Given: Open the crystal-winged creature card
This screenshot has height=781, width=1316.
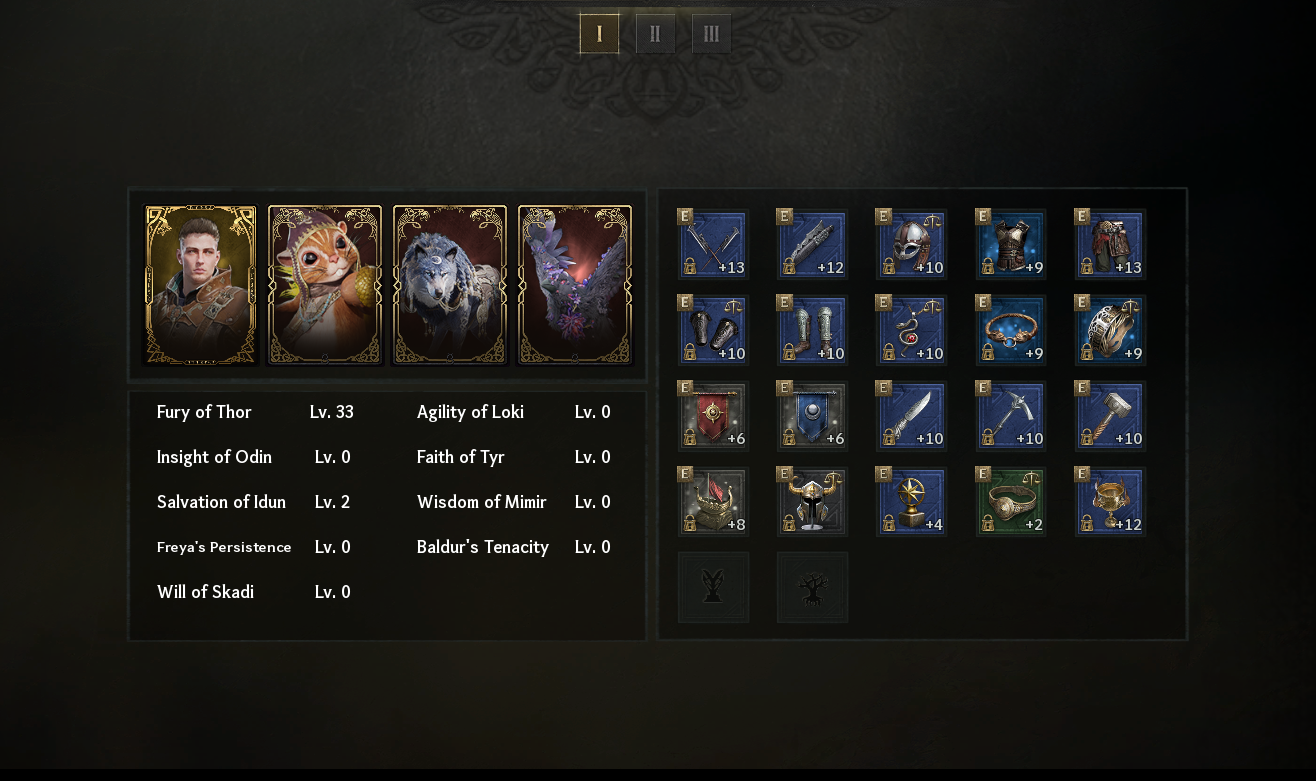Looking at the screenshot, I should pos(575,285).
